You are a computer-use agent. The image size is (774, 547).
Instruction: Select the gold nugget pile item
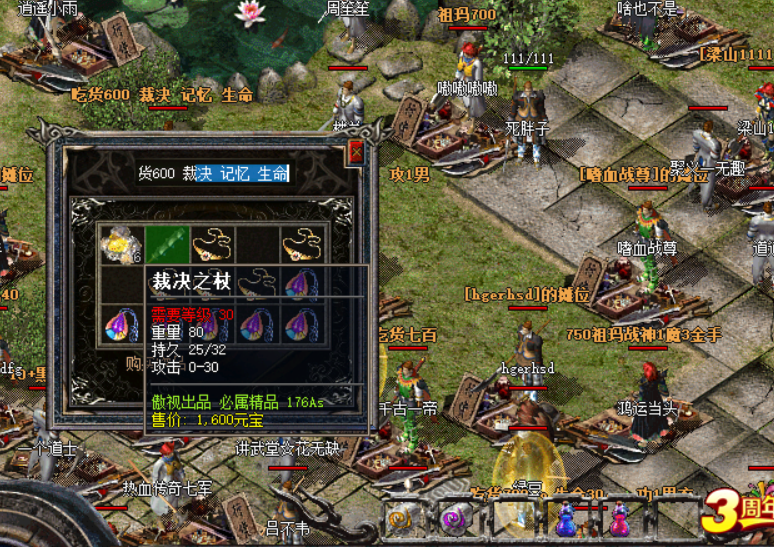pyautogui.click(x=122, y=243)
